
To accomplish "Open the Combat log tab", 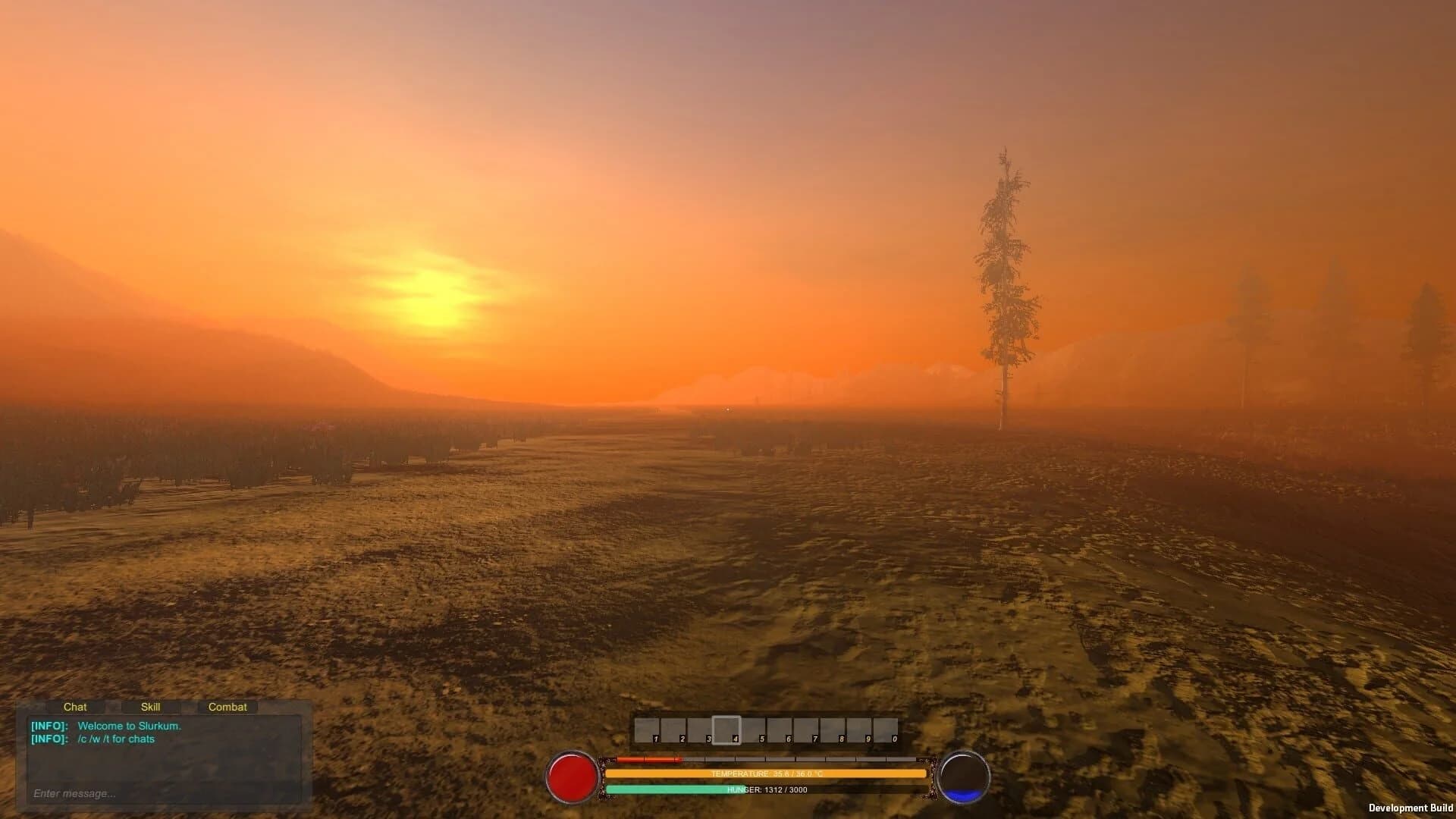I will (x=227, y=707).
